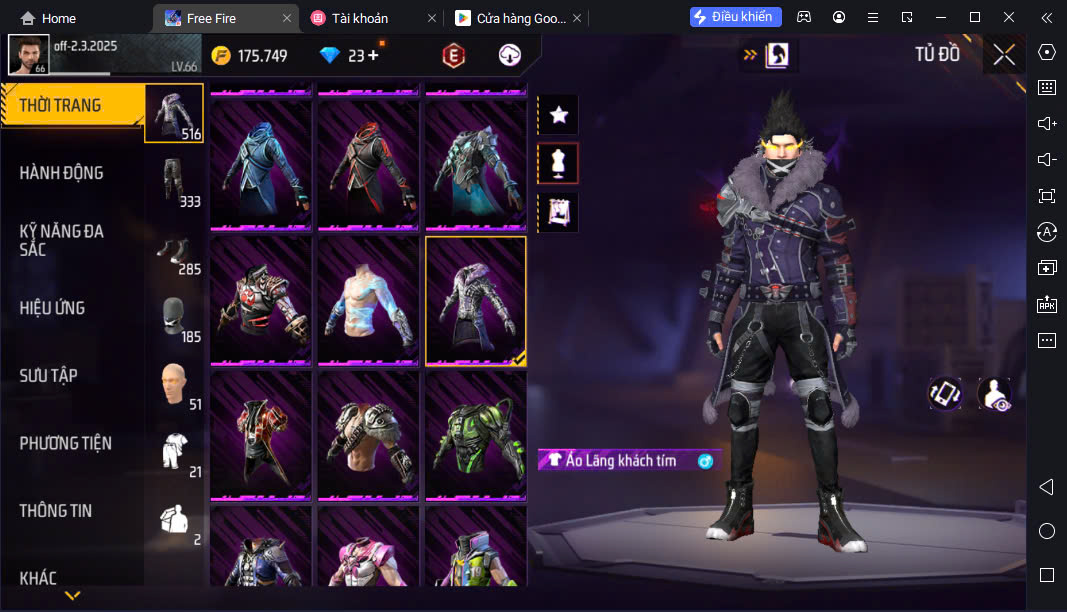The height and width of the screenshot is (612, 1067).
Task: Close the wardrobe with the X button
Action: point(1004,55)
